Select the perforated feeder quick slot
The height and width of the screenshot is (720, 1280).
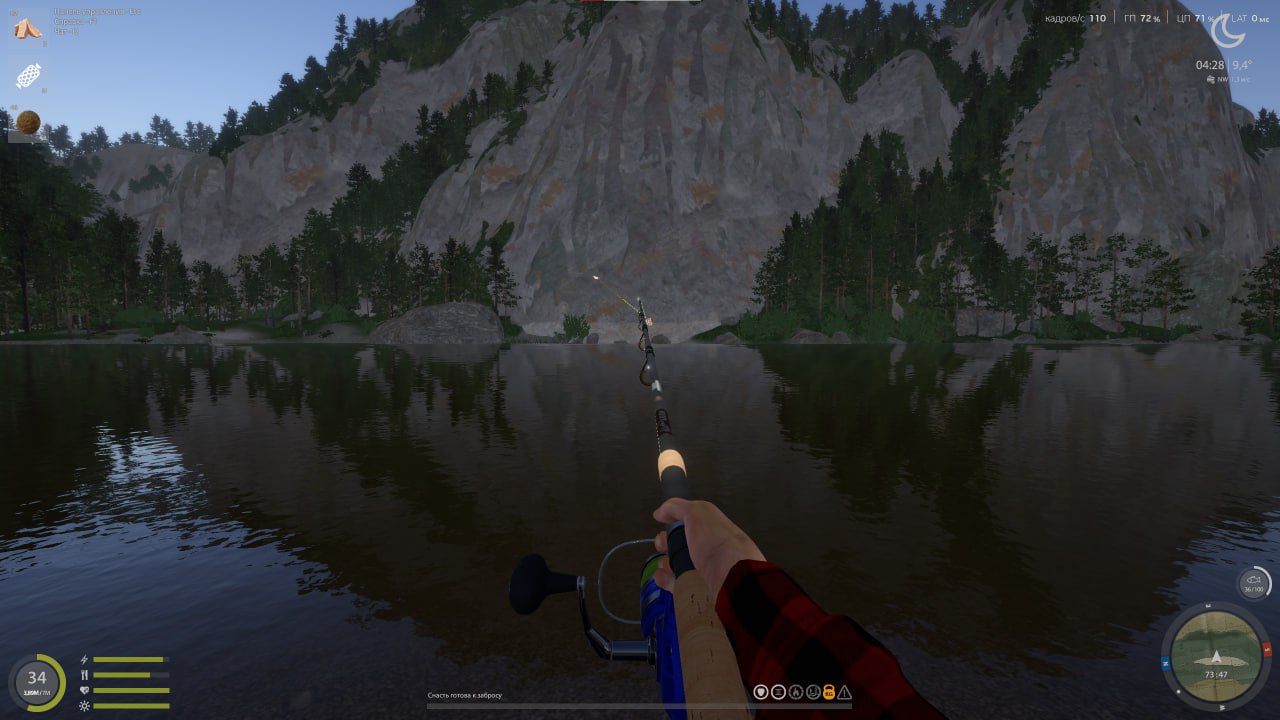[28, 76]
